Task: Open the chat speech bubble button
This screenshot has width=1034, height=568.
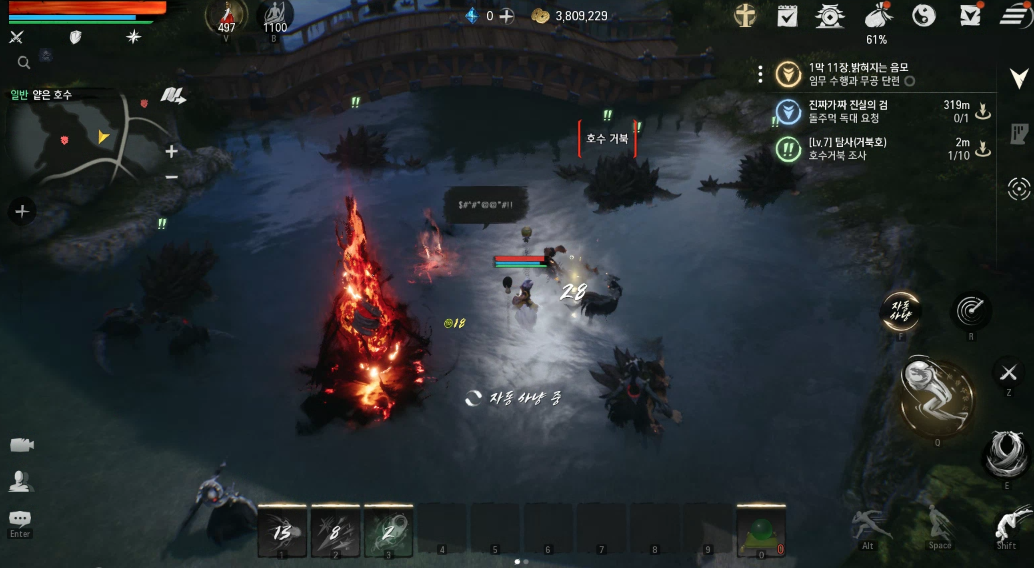Action: [x=20, y=518]
